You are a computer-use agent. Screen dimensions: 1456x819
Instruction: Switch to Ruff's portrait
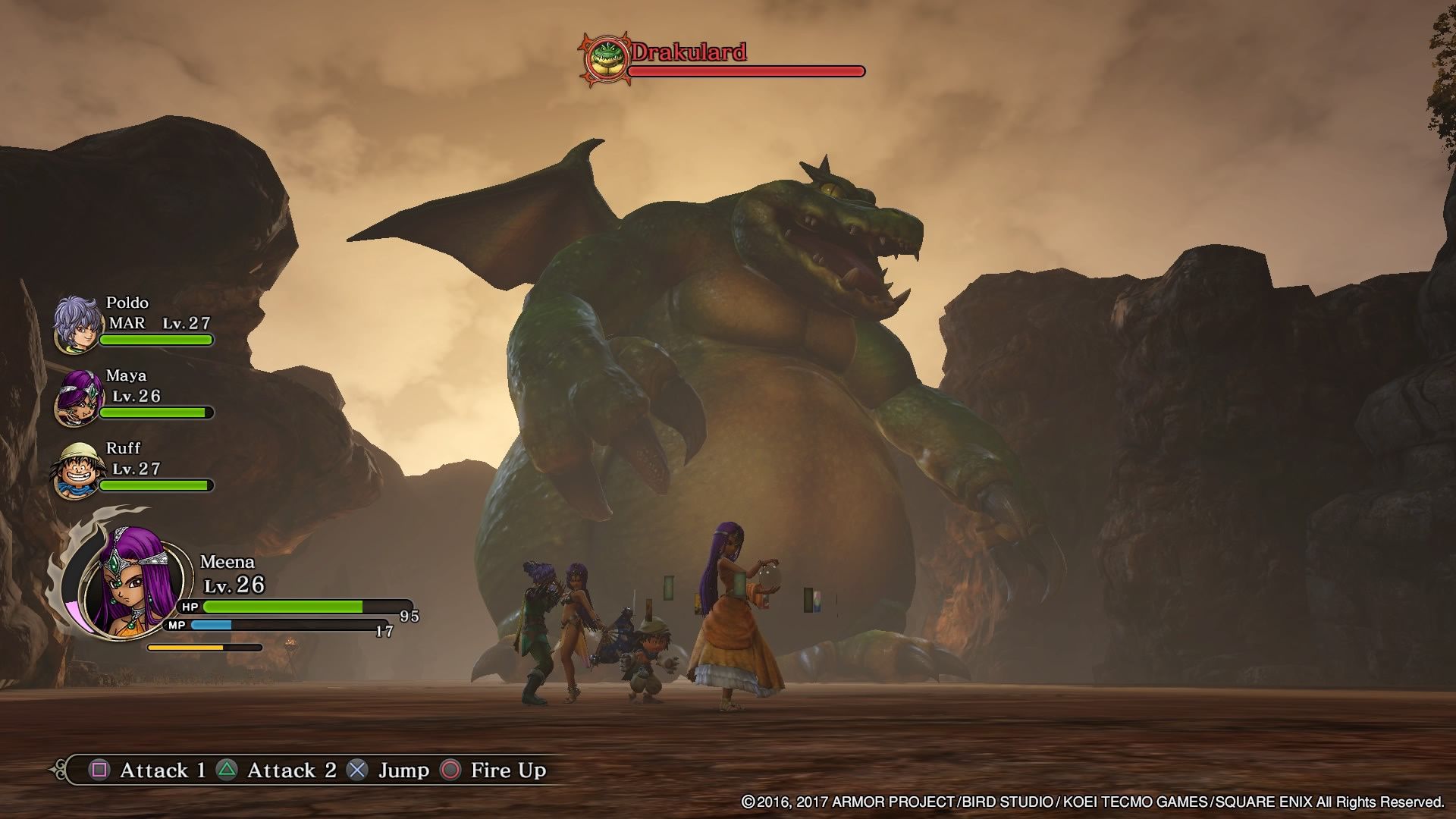(76, 470)
